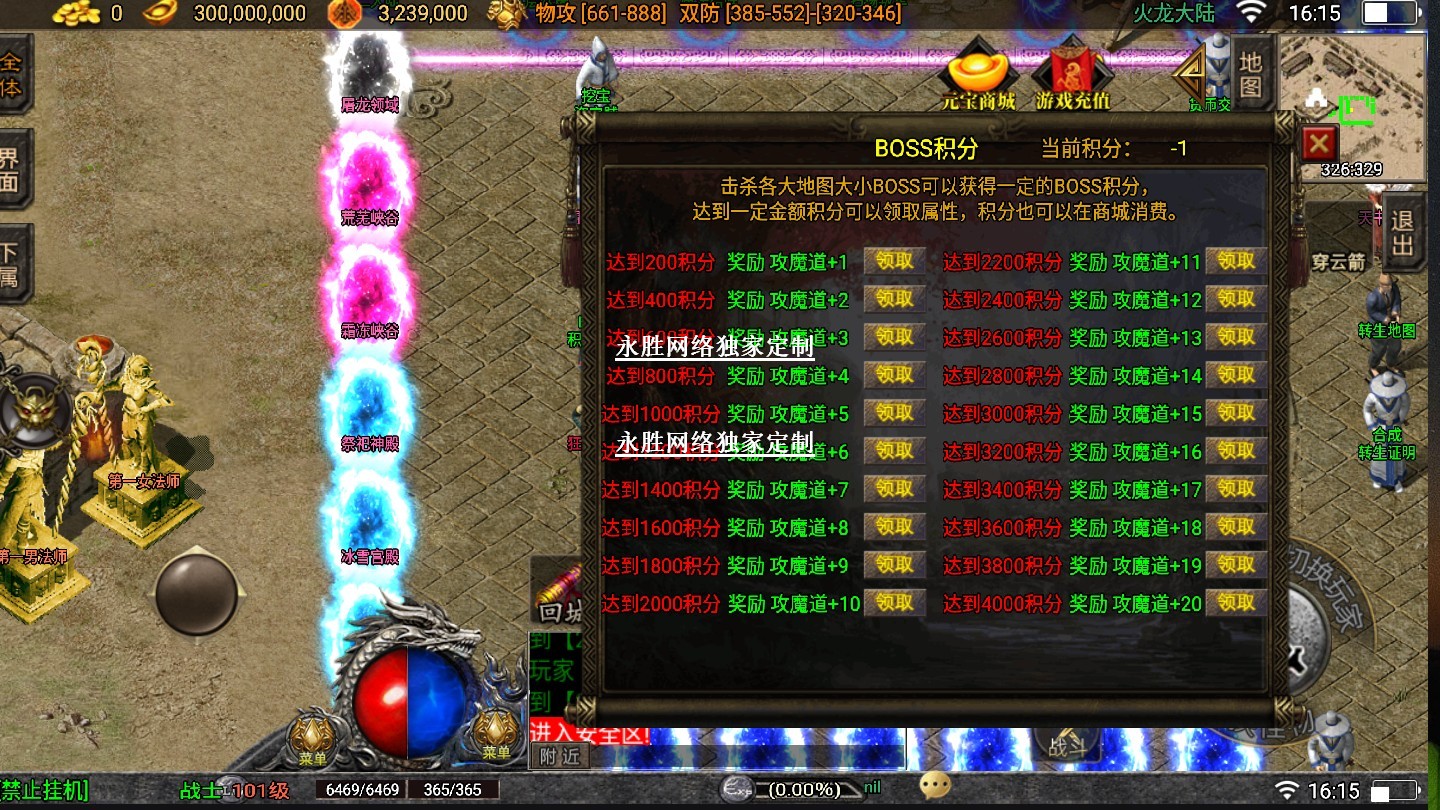Claim the 200积分 reward
This screenshot has height=810, width=1440.
[894, 261]
